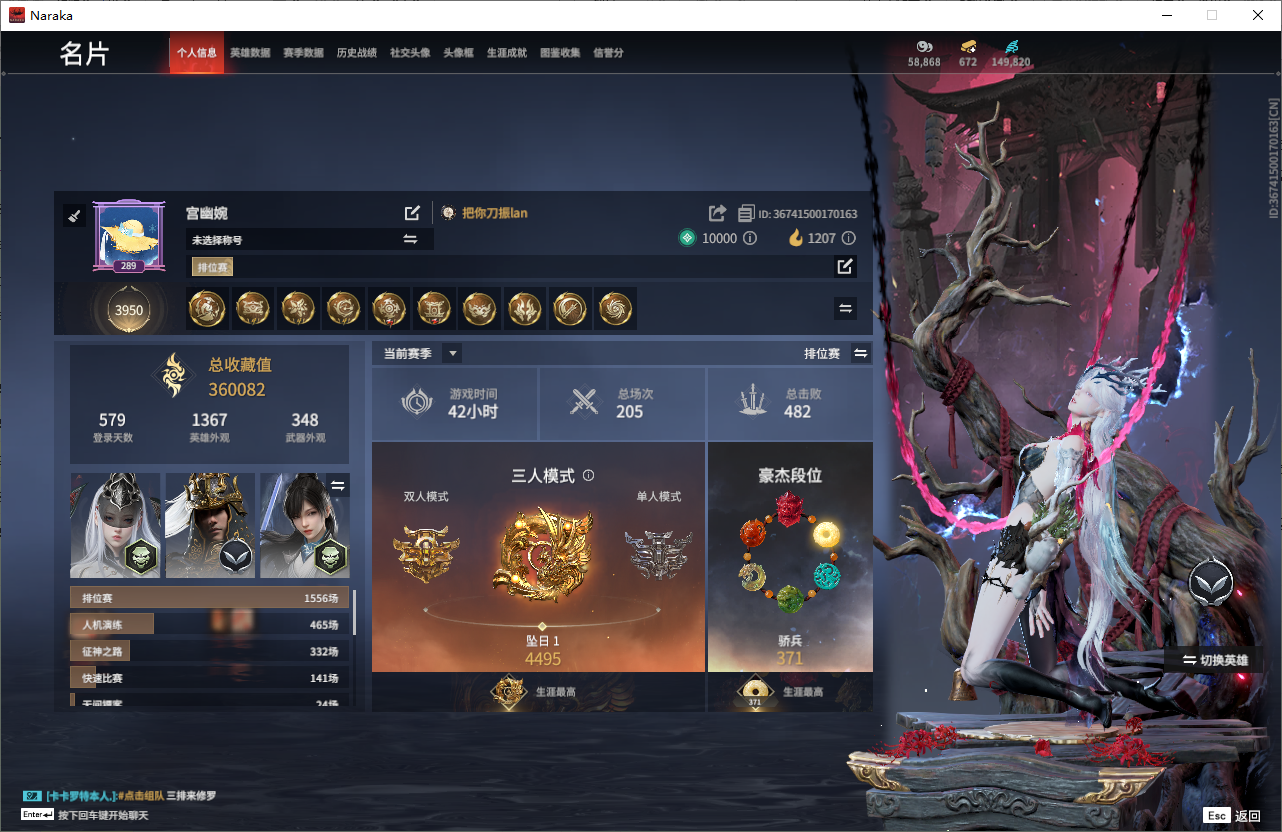This screenshot has height=832, width=1282.
Task: Open the 生涯成就 tab
Action: [507, 53]
